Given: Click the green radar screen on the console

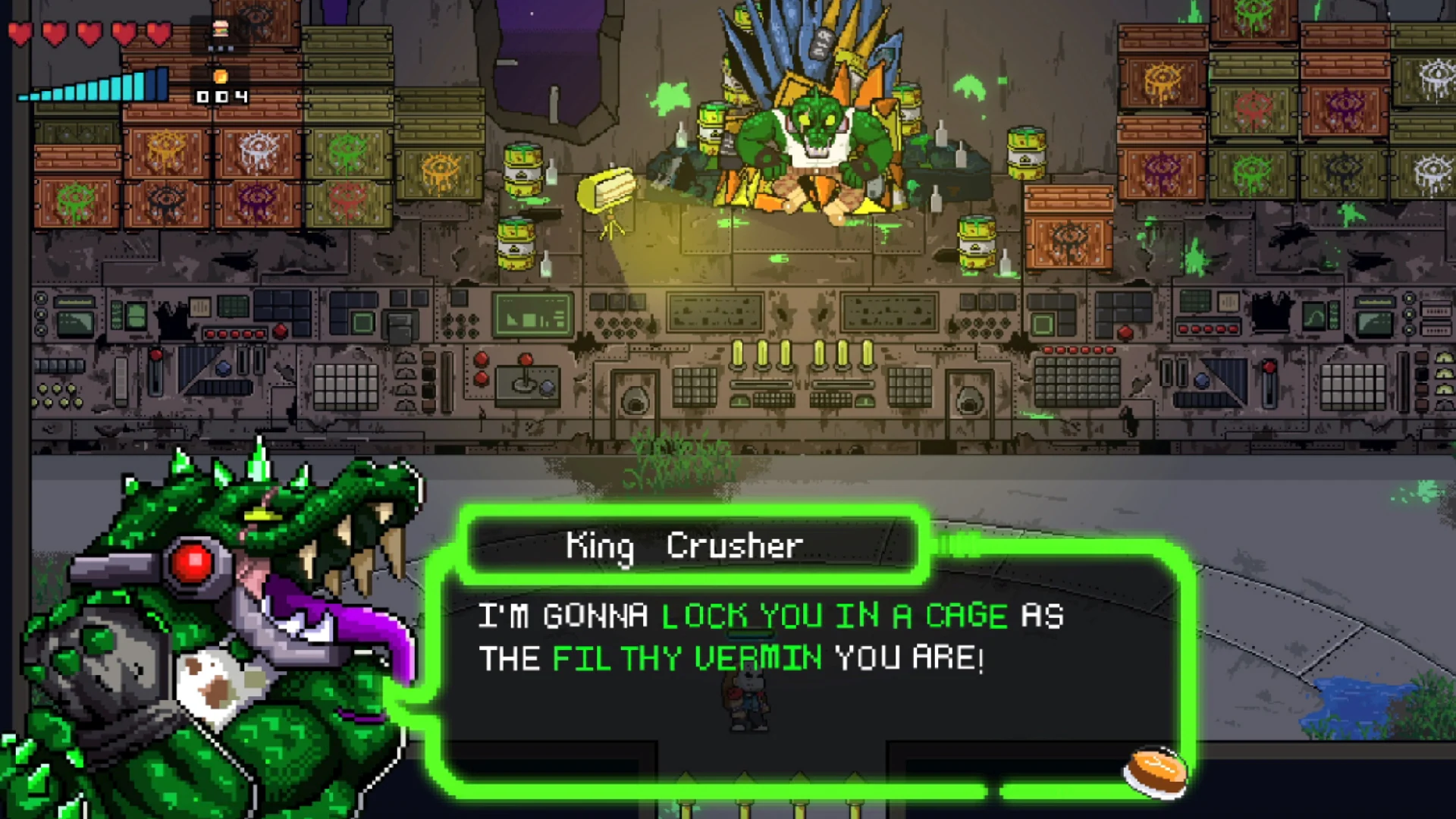Looking at the screenshot, I should pyautogui.click(x=533, y=313).
